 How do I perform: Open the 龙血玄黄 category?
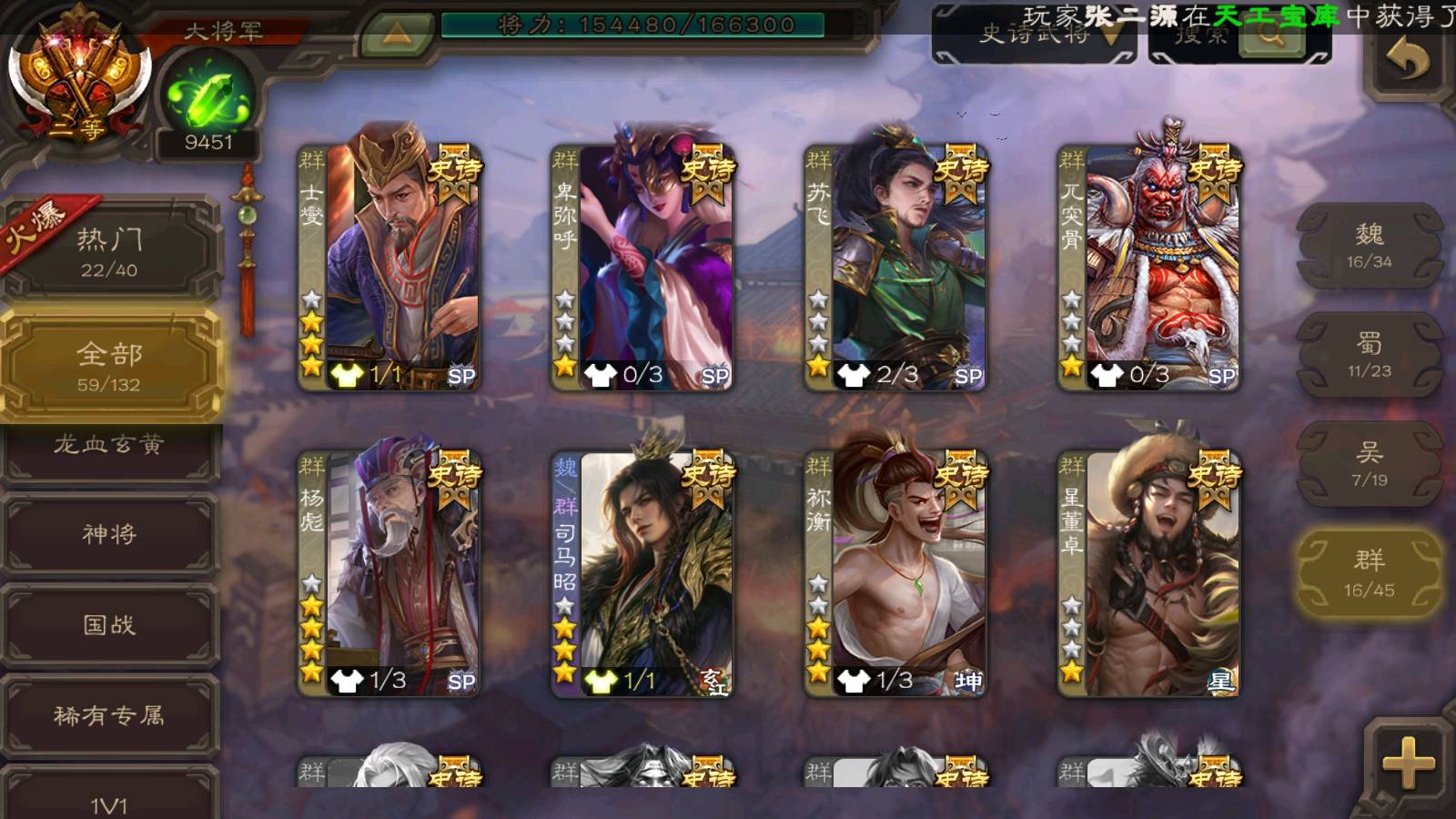[109, 448]
